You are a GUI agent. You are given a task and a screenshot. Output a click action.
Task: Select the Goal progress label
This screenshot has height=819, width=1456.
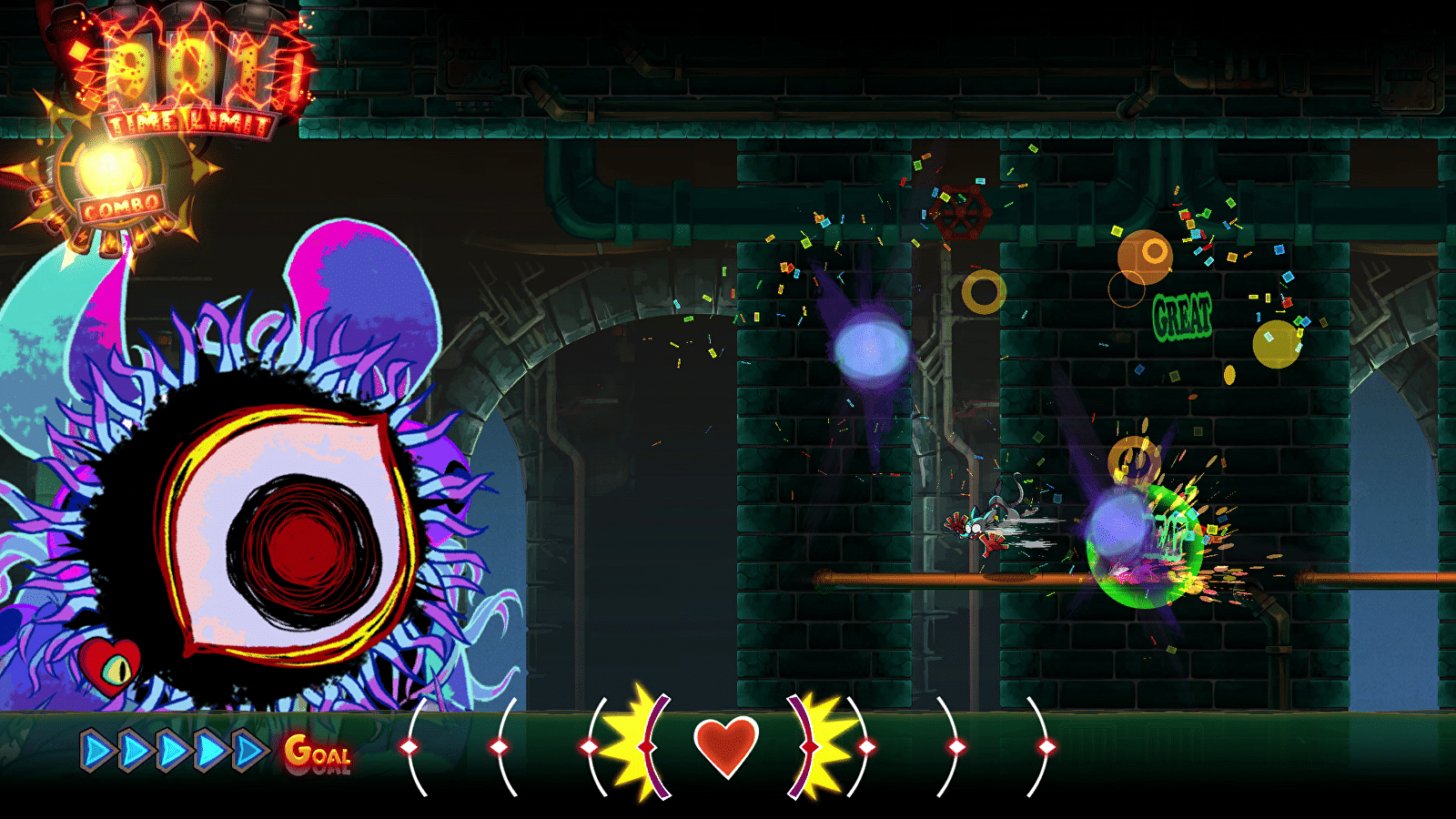(x=317, y=754)
